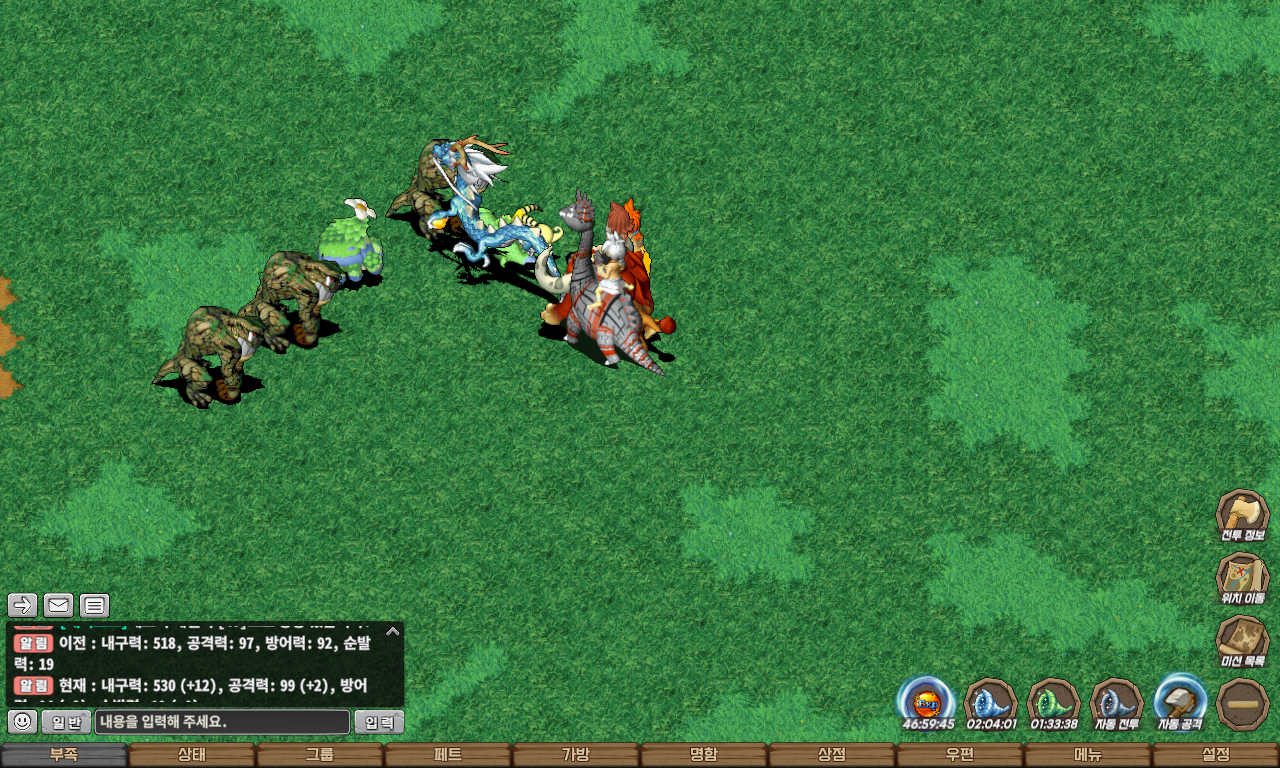Open the 페트 (pet) menu
This screenshot has height=768, width=1280.
pyautogui.click(x=448, y=755)
